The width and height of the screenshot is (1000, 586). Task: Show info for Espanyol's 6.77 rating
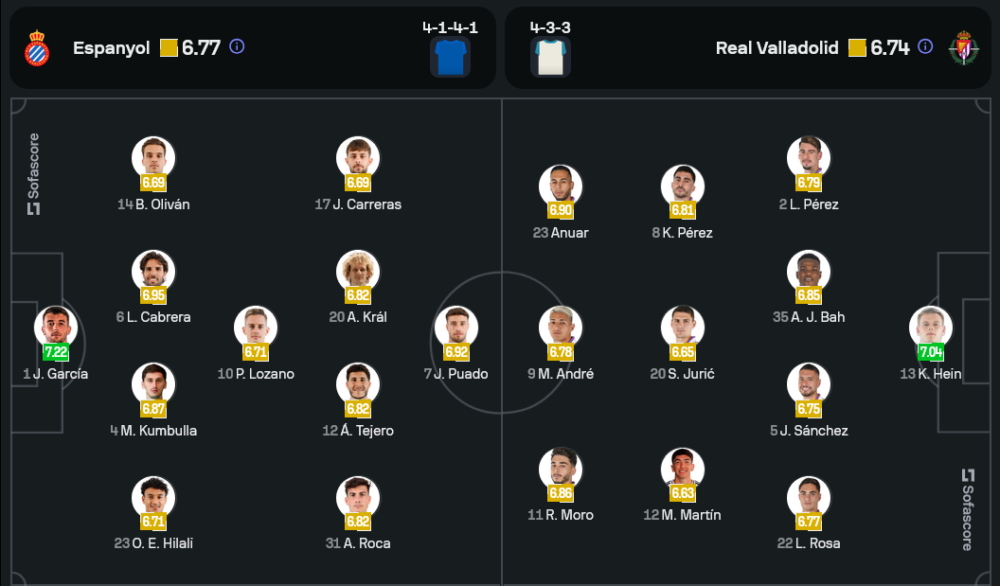(237, 47)
